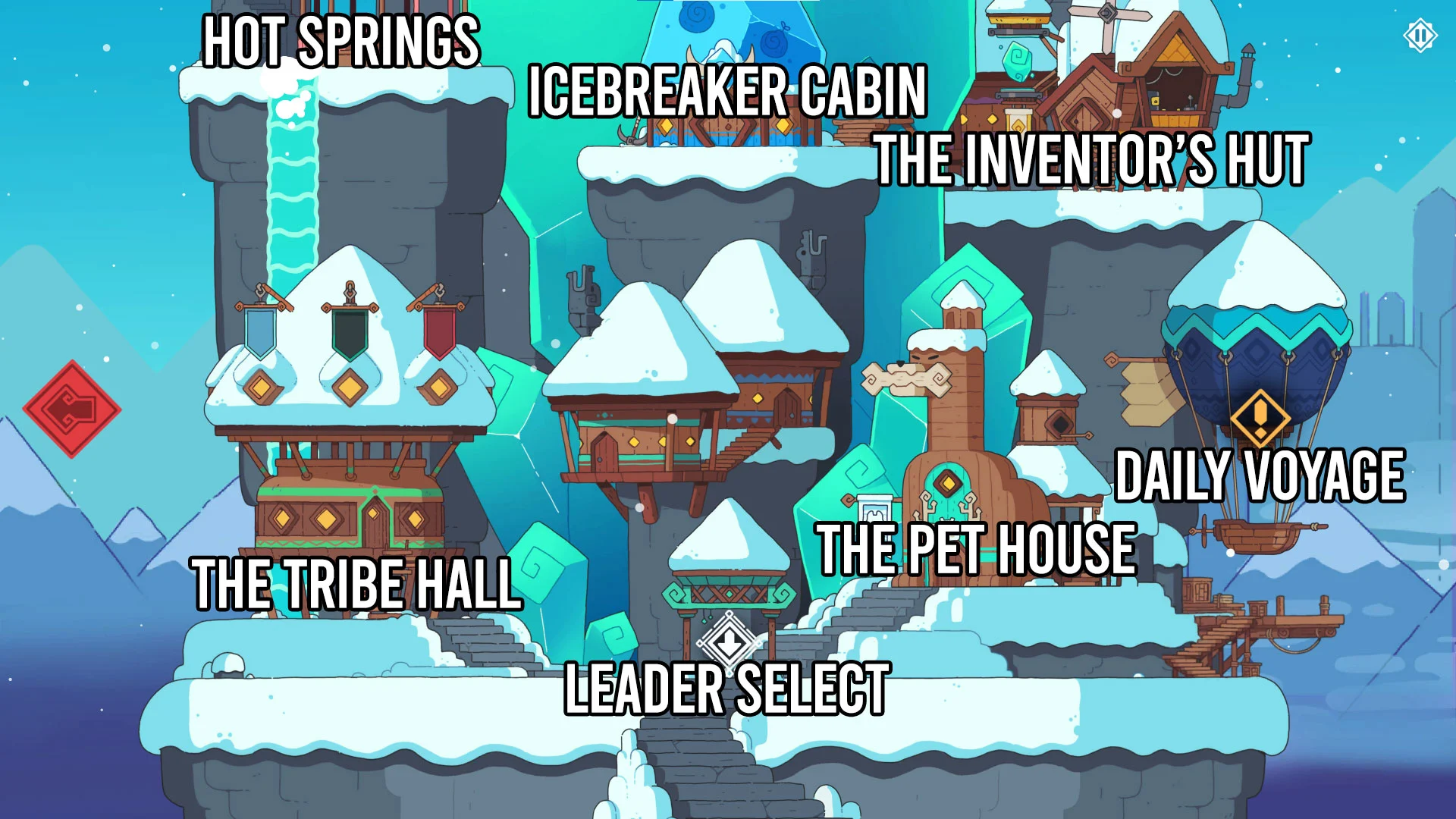Choose the Daily Voyage label
Viewport: 1456px width, 819px height.
pos(1260,476)
